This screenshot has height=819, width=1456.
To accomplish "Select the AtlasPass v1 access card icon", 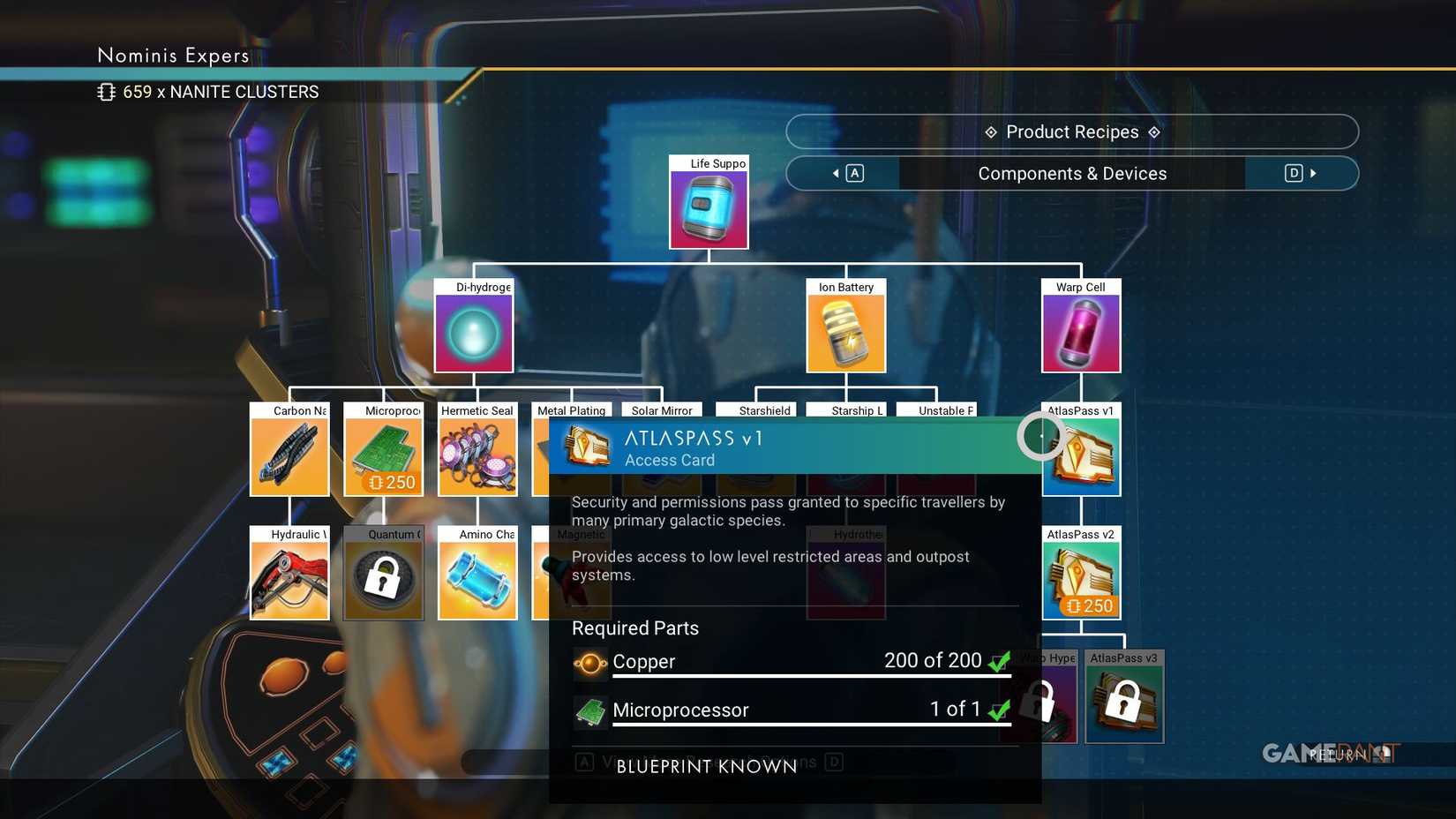I will [x=1081, y=455].
